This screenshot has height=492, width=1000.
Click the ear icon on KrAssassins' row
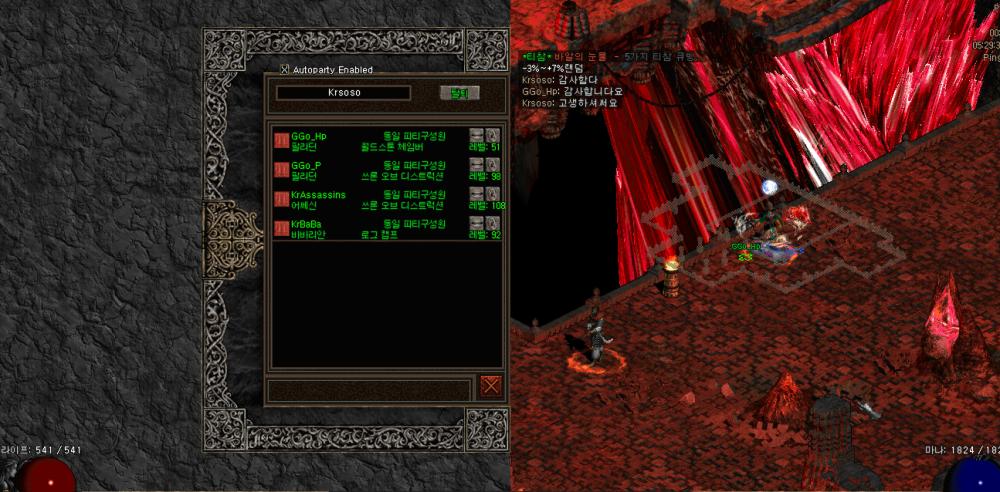pos(492,192)
